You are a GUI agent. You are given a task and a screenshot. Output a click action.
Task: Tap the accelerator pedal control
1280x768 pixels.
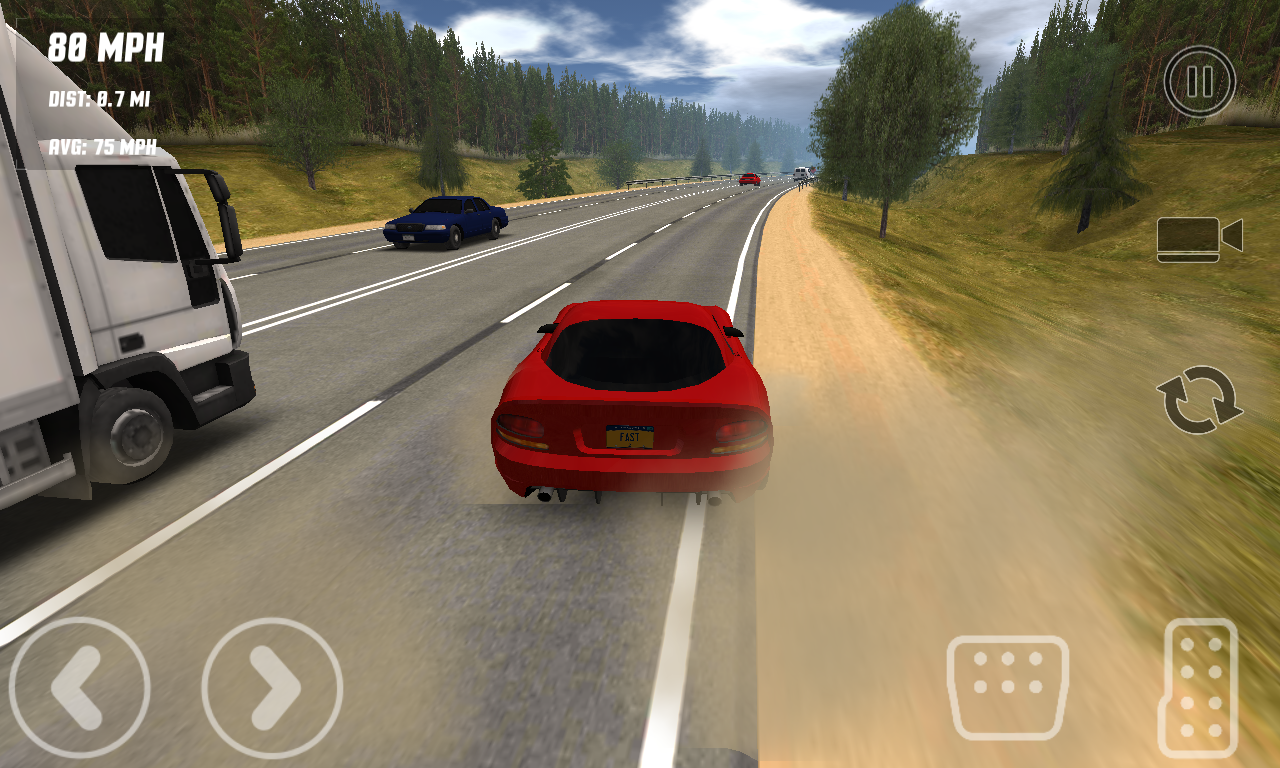pos(1197,685)
